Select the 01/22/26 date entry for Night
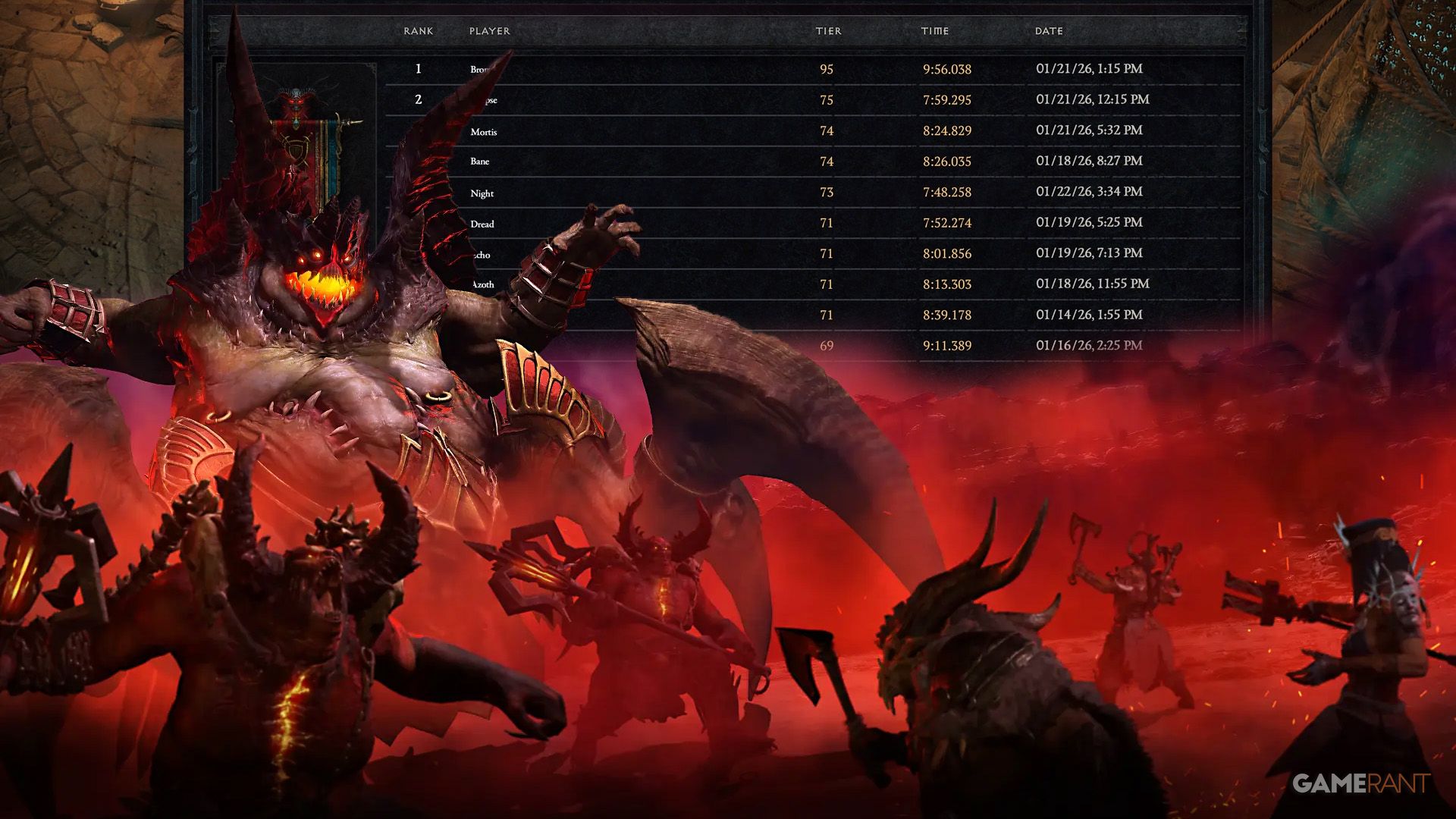1456x819 pixels. point(1090,192)
